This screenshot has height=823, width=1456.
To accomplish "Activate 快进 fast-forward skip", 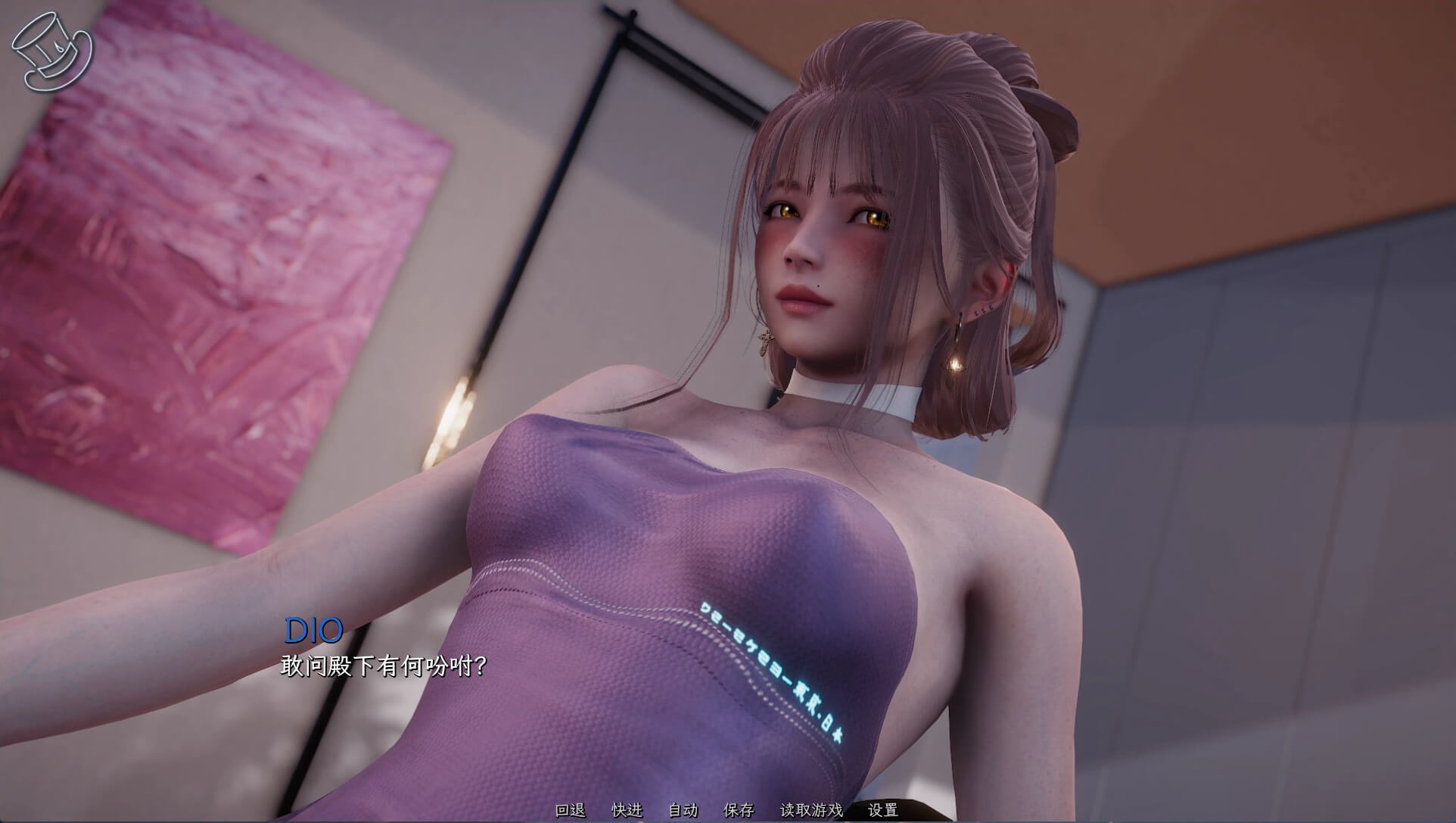I will pyautogui.click(x=627, y=810).
